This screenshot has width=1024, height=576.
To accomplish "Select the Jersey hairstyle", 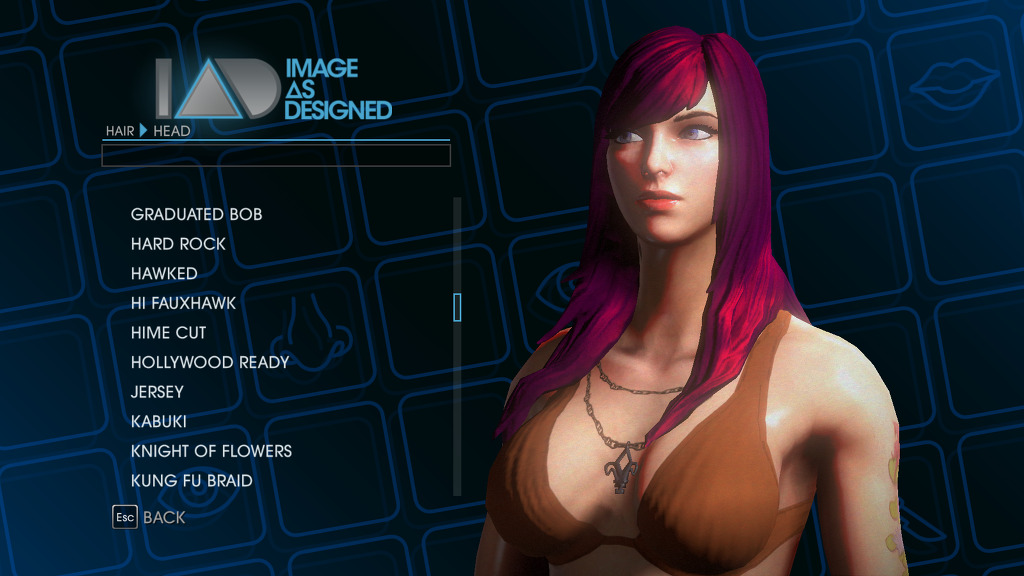I will point(157,392).
